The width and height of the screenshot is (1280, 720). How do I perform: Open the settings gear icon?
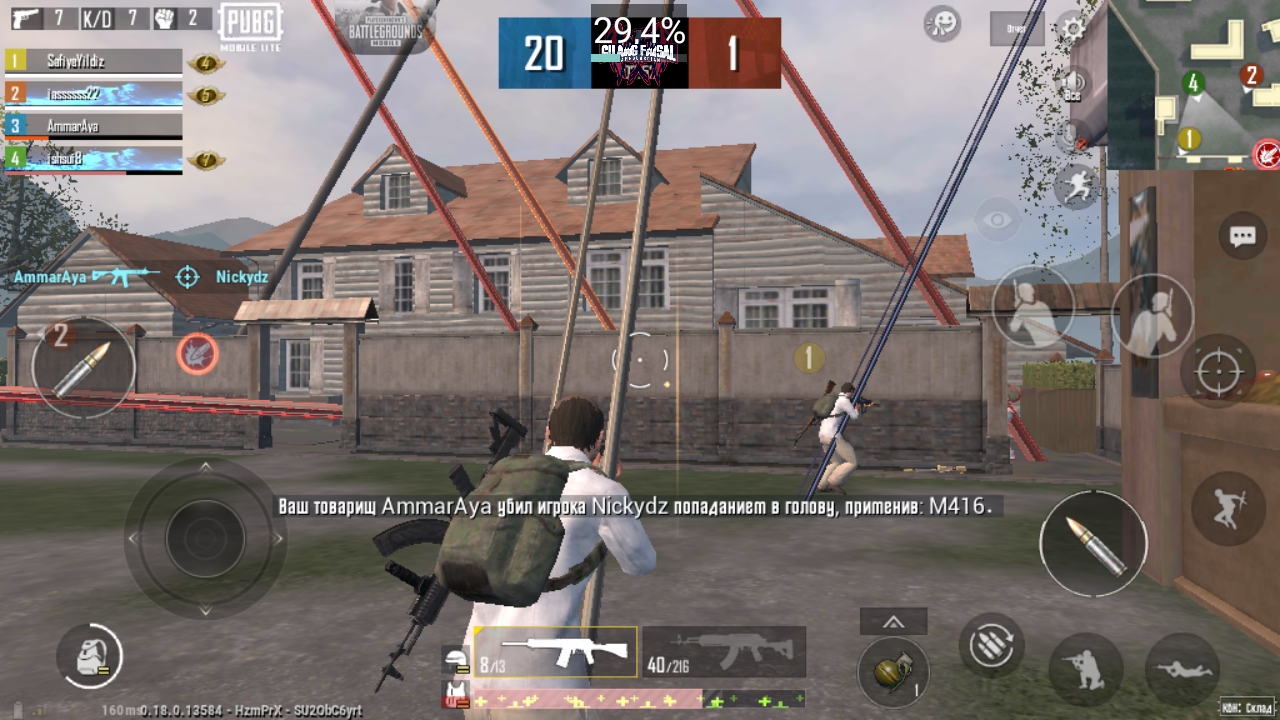click(1073, 27)
